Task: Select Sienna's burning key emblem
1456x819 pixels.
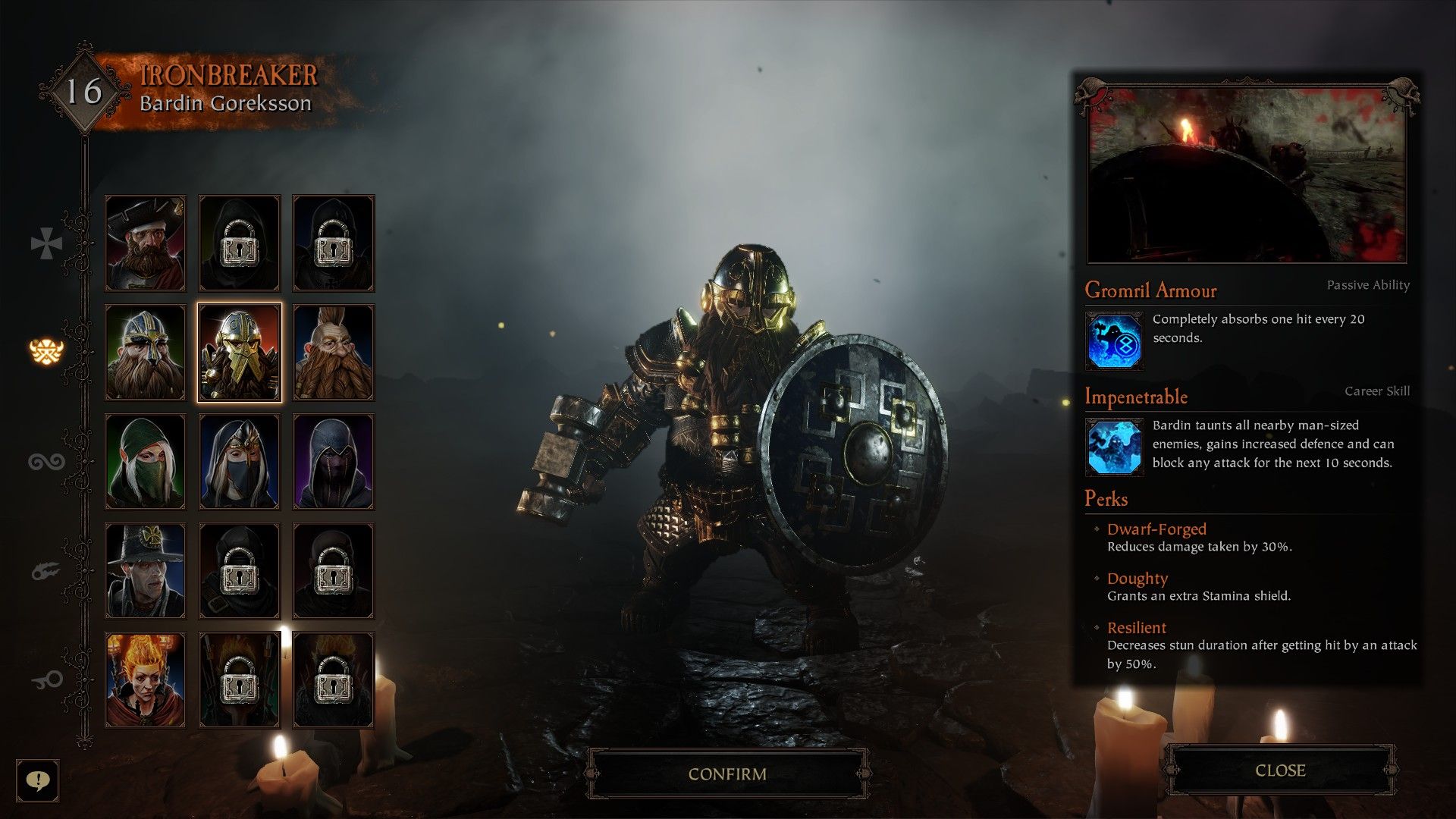Action: pyautogui.click(x=47, y=678)
